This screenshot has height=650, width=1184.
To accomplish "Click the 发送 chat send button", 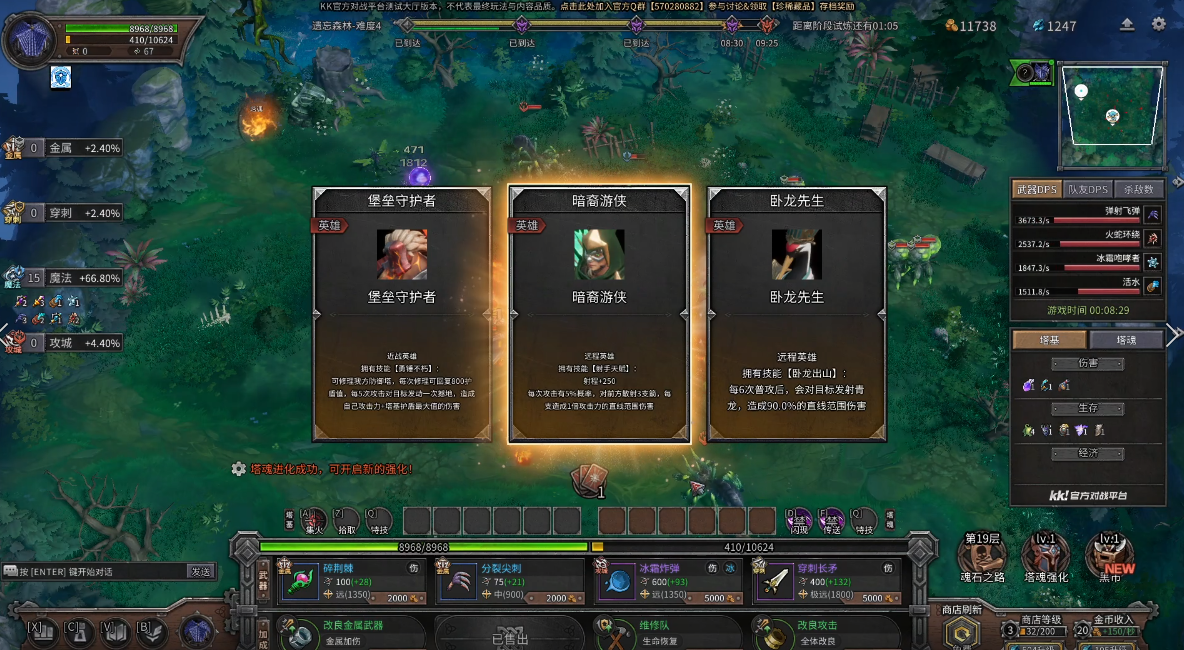I will click(x=201, y=572).
